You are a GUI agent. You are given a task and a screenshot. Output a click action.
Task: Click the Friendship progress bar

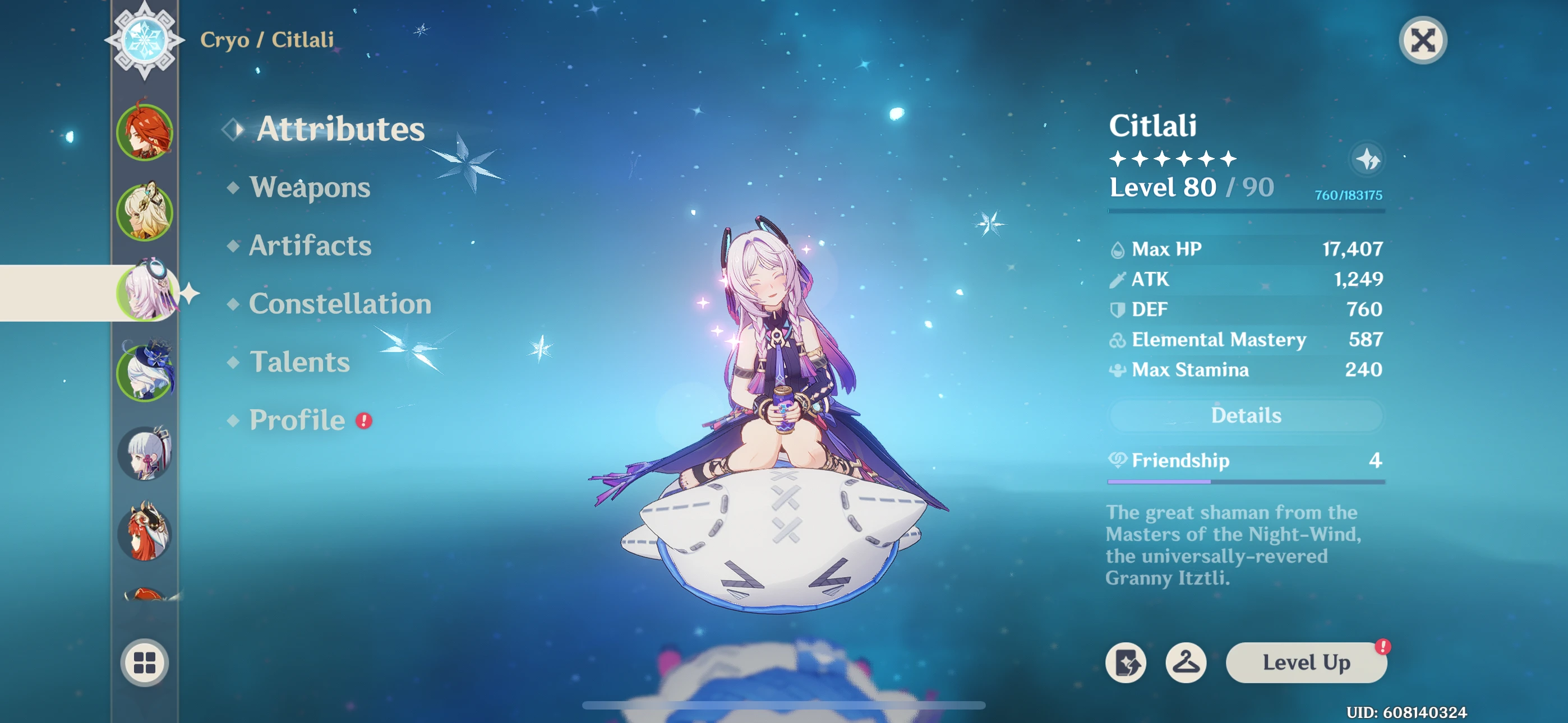click(x=1246, y=481)
